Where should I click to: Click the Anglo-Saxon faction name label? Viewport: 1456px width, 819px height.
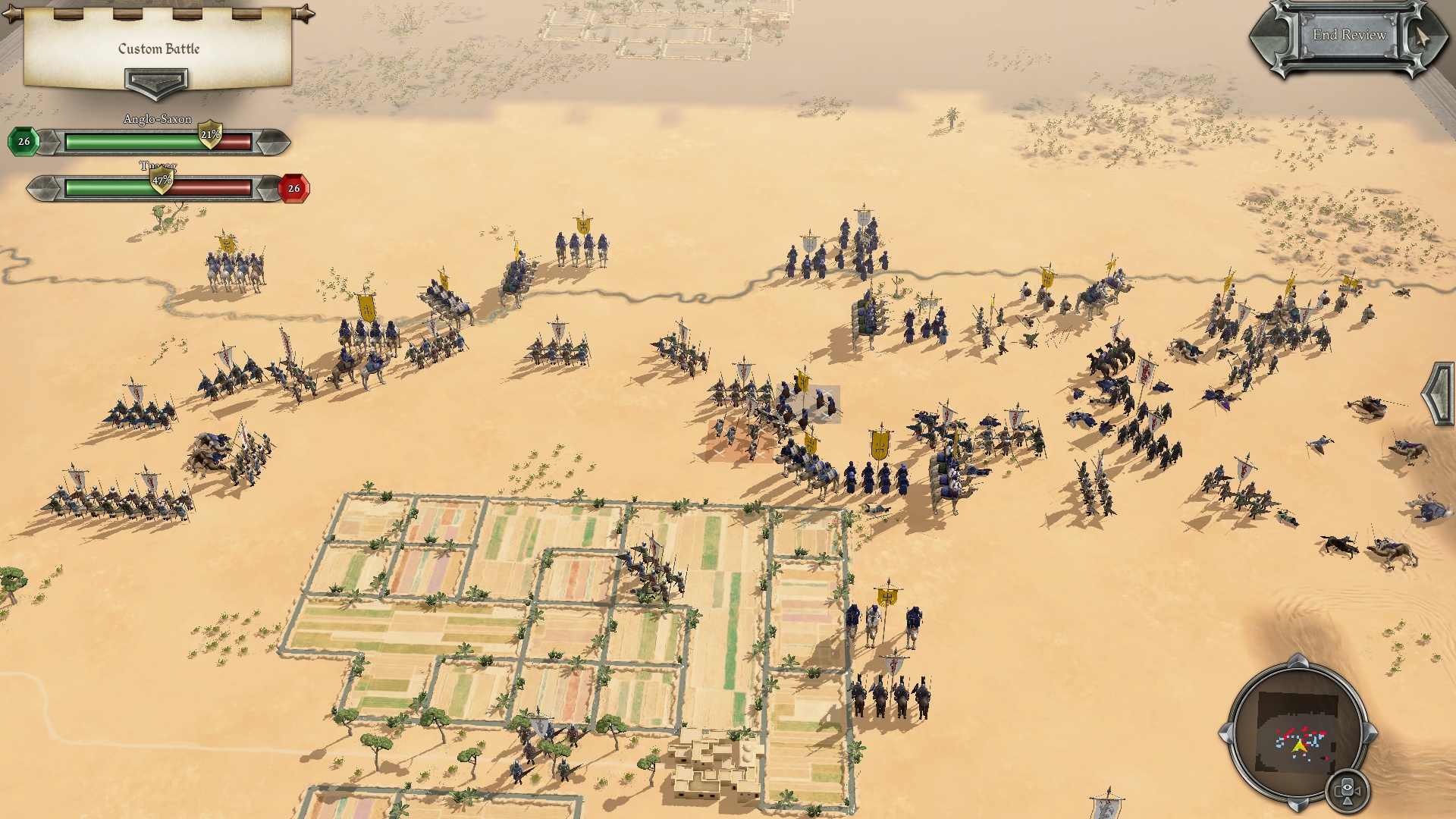157,119
